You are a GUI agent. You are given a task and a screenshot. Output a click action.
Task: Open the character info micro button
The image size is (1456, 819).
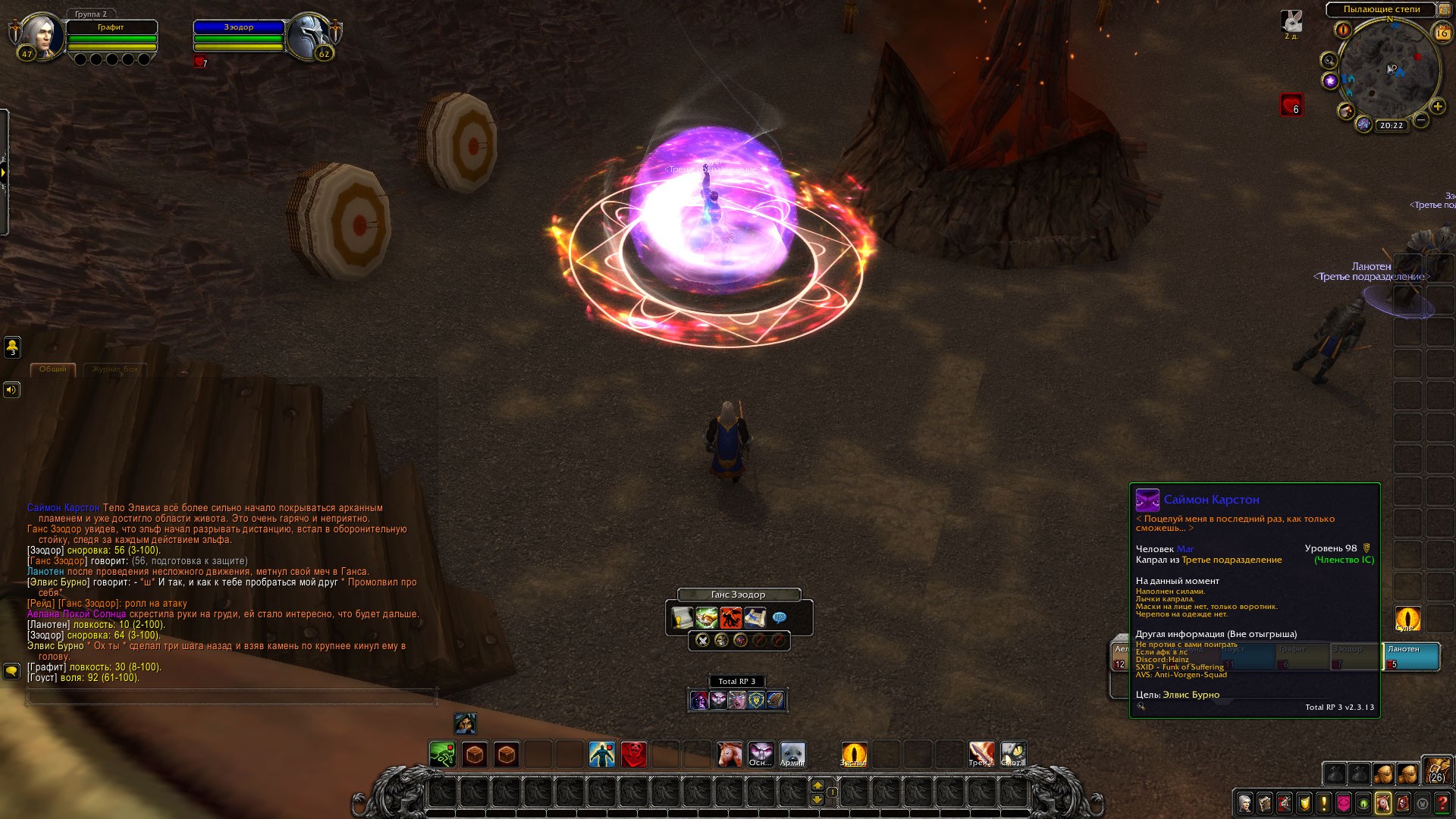[1244, 803]
